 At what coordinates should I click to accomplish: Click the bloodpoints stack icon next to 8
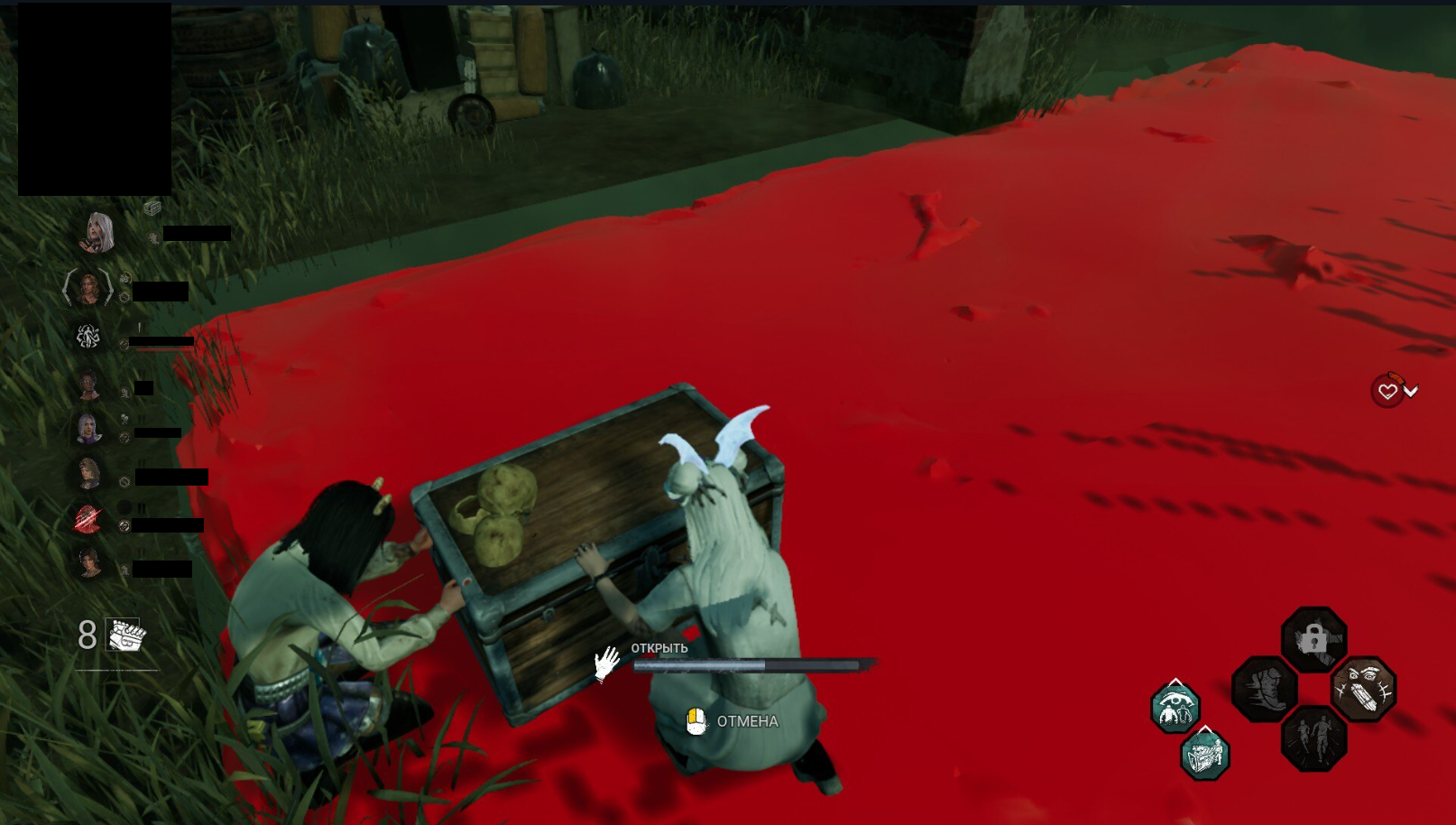(123, 635)
